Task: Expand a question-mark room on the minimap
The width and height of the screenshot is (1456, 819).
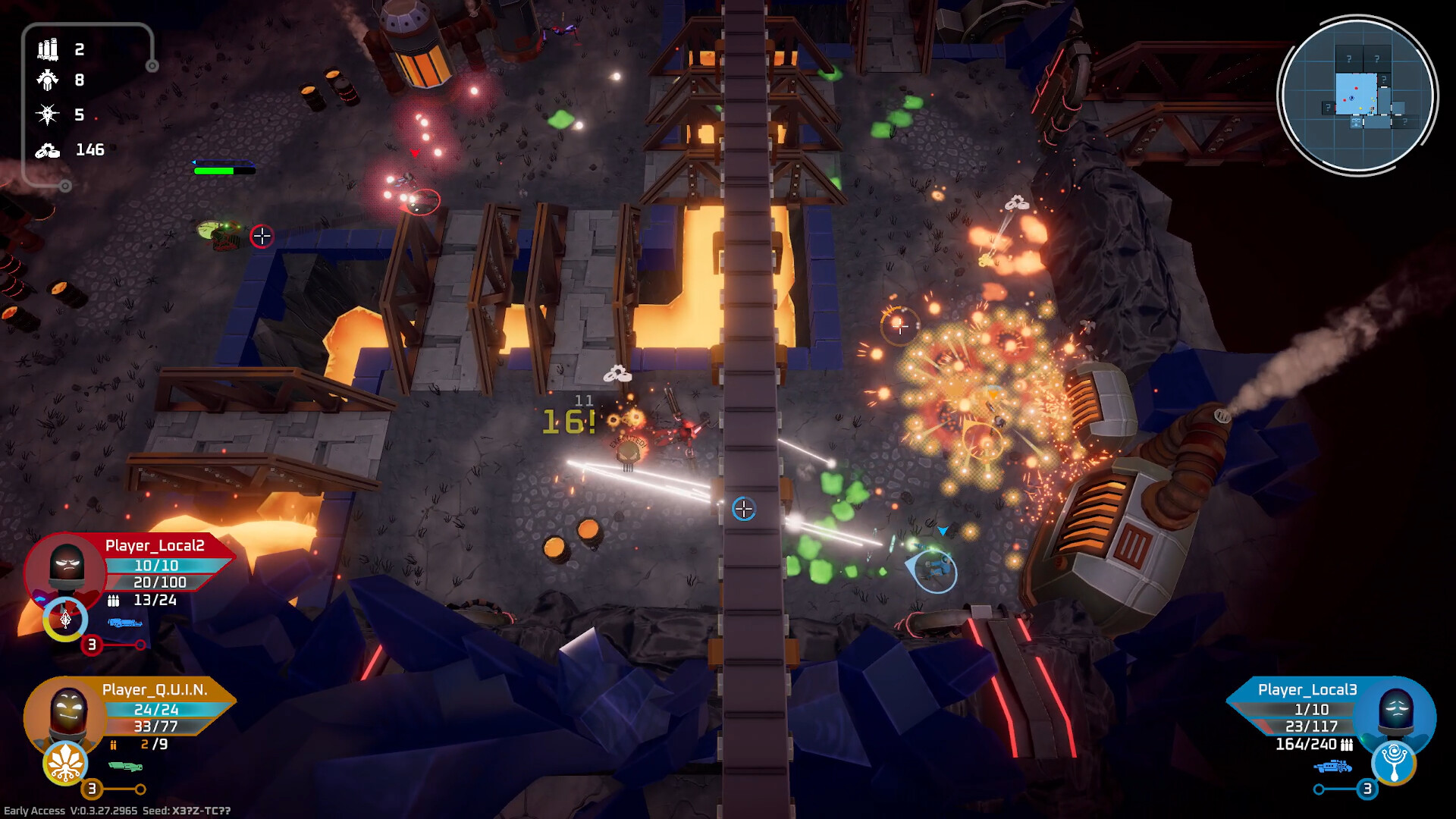Action: (1348, 57)
